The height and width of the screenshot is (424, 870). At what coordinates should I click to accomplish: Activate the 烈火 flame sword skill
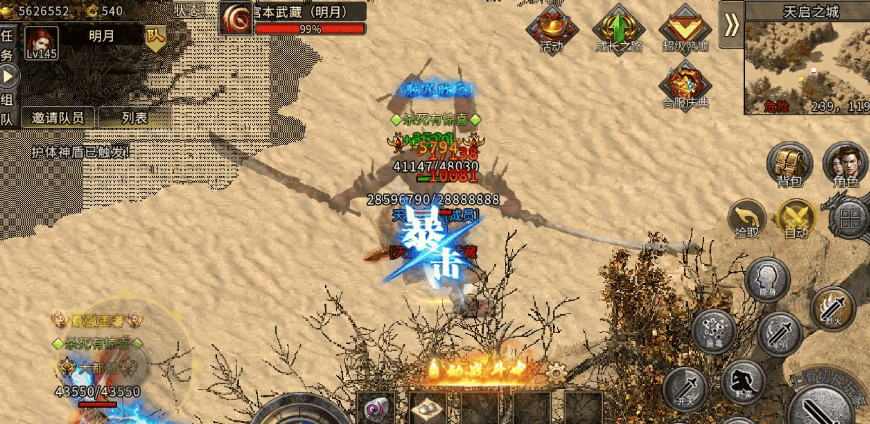(x=832, y=308)
